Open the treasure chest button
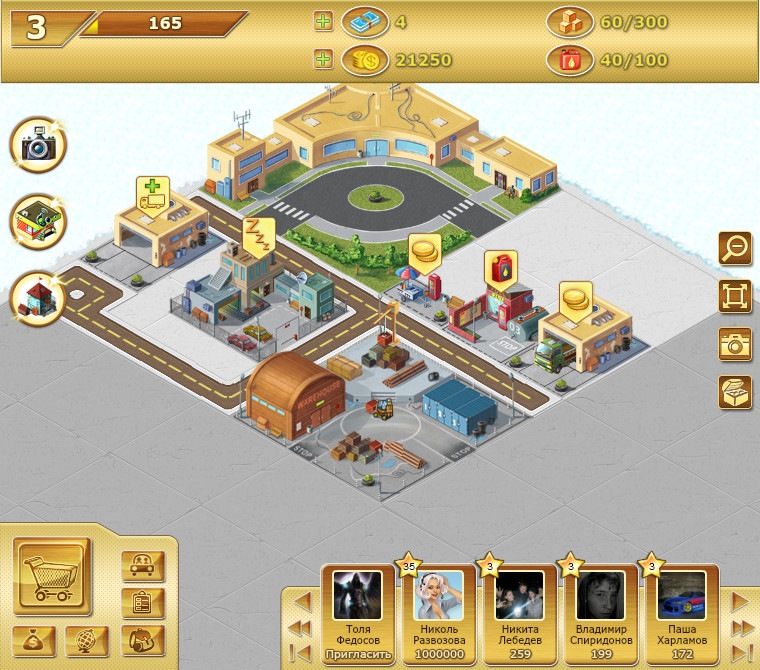Viewport: 760px width, 670px height. pyautogui.click(x=735, y=392)
